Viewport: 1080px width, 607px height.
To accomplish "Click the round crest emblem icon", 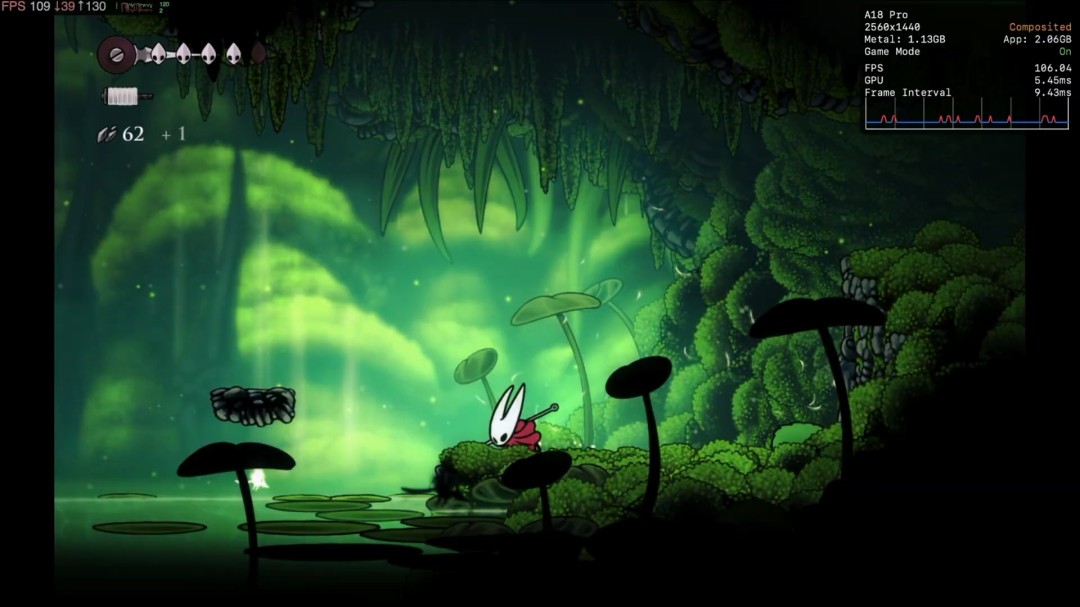I will tap(116, 54).
